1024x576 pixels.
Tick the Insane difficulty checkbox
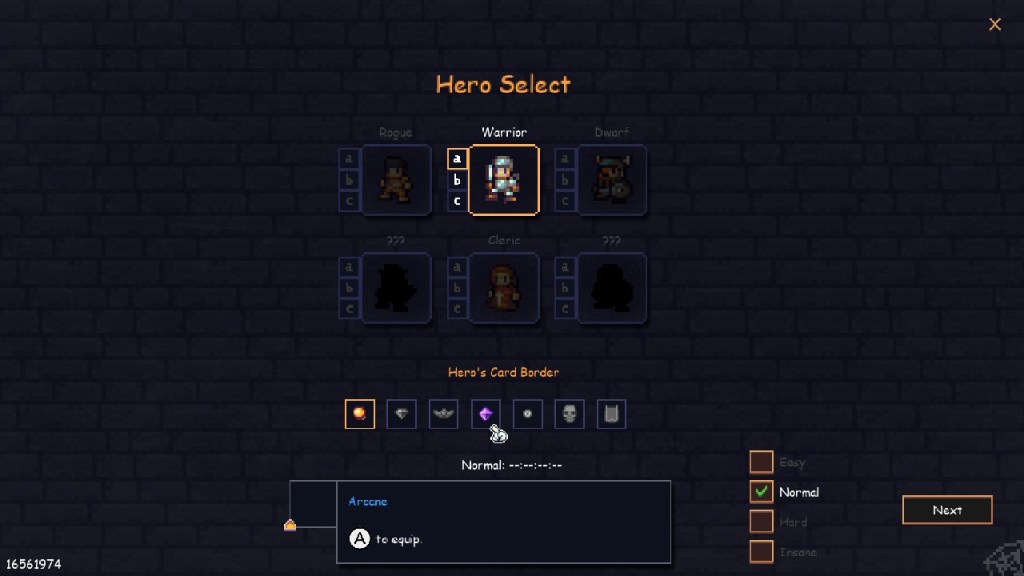pyautogui.click(x=761, y=552)
